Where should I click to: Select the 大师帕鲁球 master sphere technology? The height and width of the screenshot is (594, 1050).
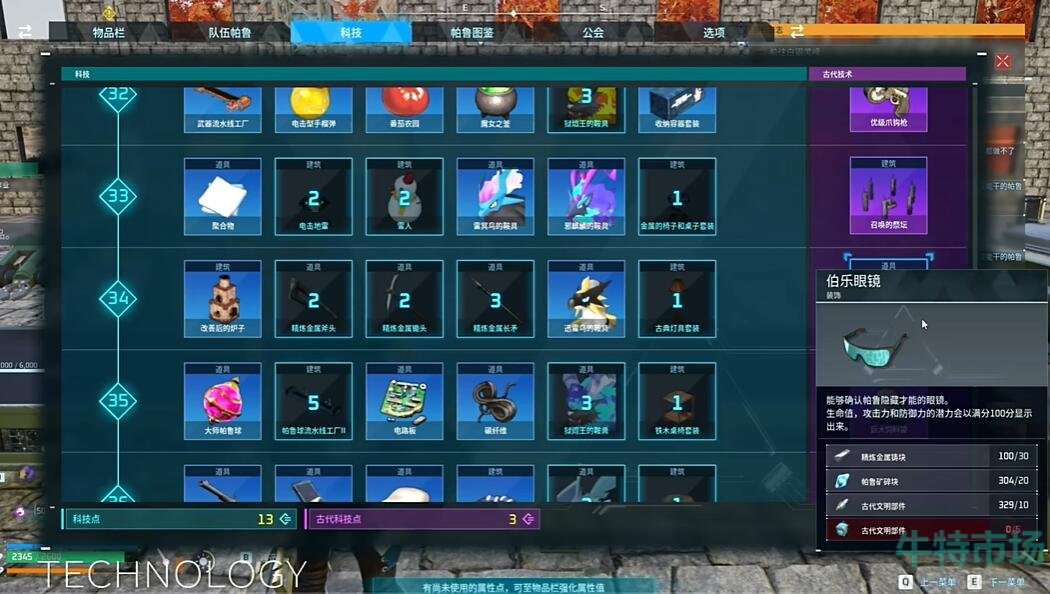pos(222,400)
